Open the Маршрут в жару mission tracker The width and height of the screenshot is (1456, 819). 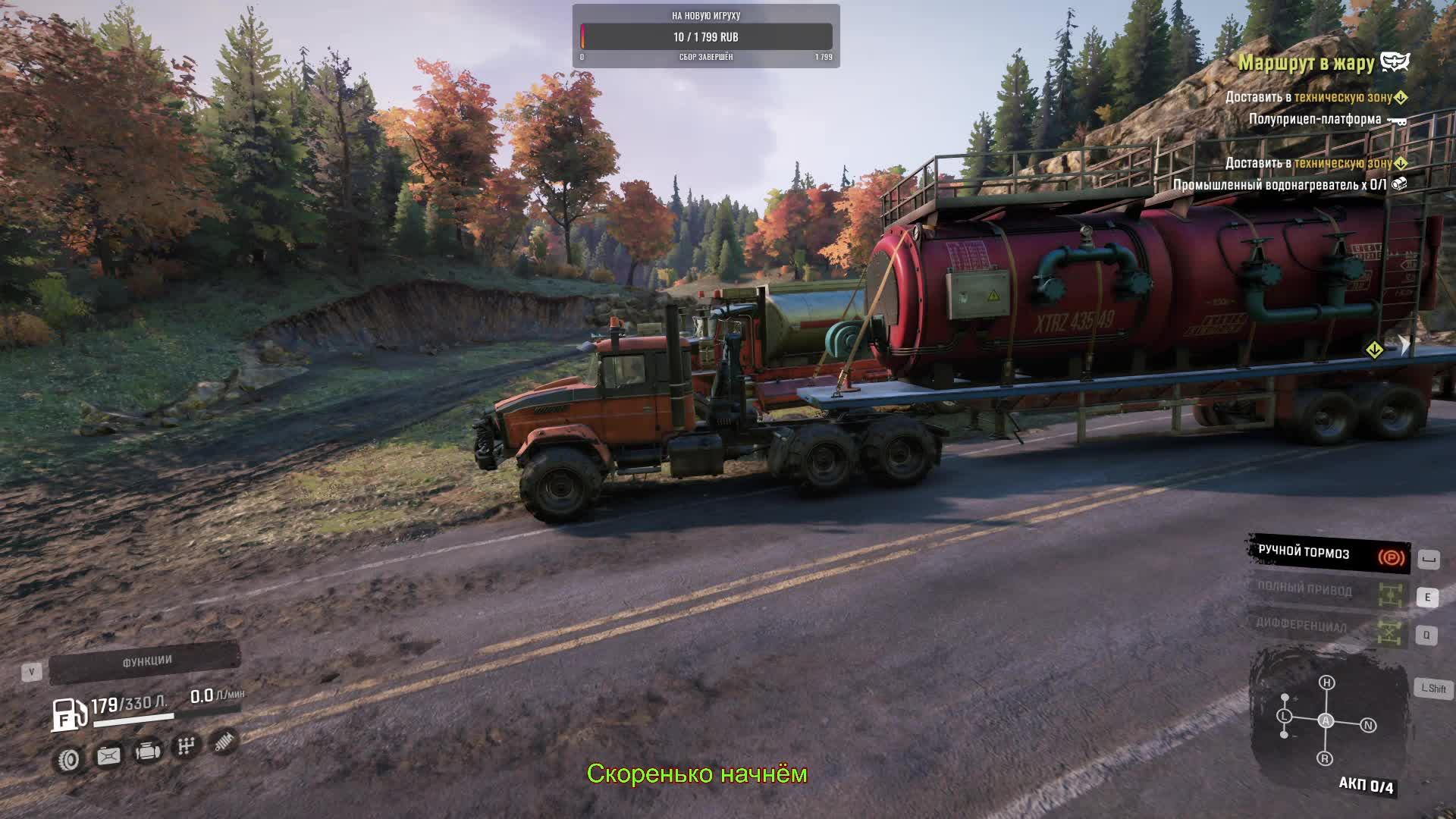tap(1306, 63)
